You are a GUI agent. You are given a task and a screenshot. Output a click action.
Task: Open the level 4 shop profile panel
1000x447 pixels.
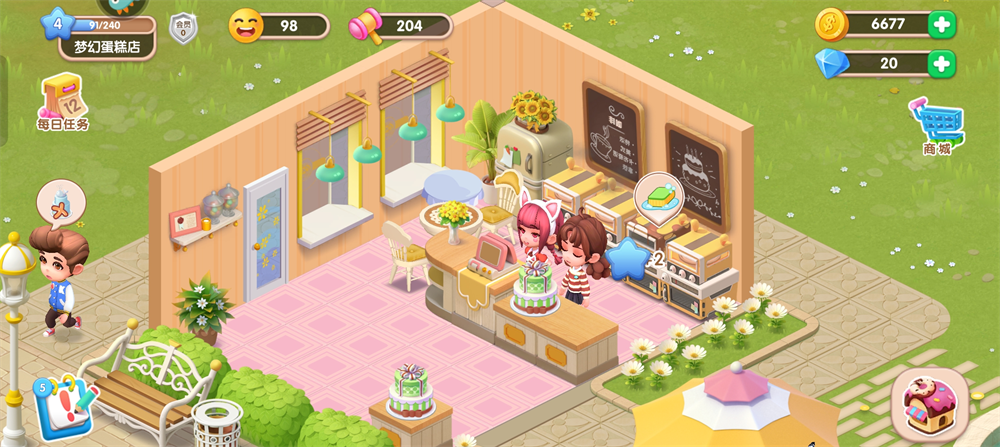click(x=98, y=35)
